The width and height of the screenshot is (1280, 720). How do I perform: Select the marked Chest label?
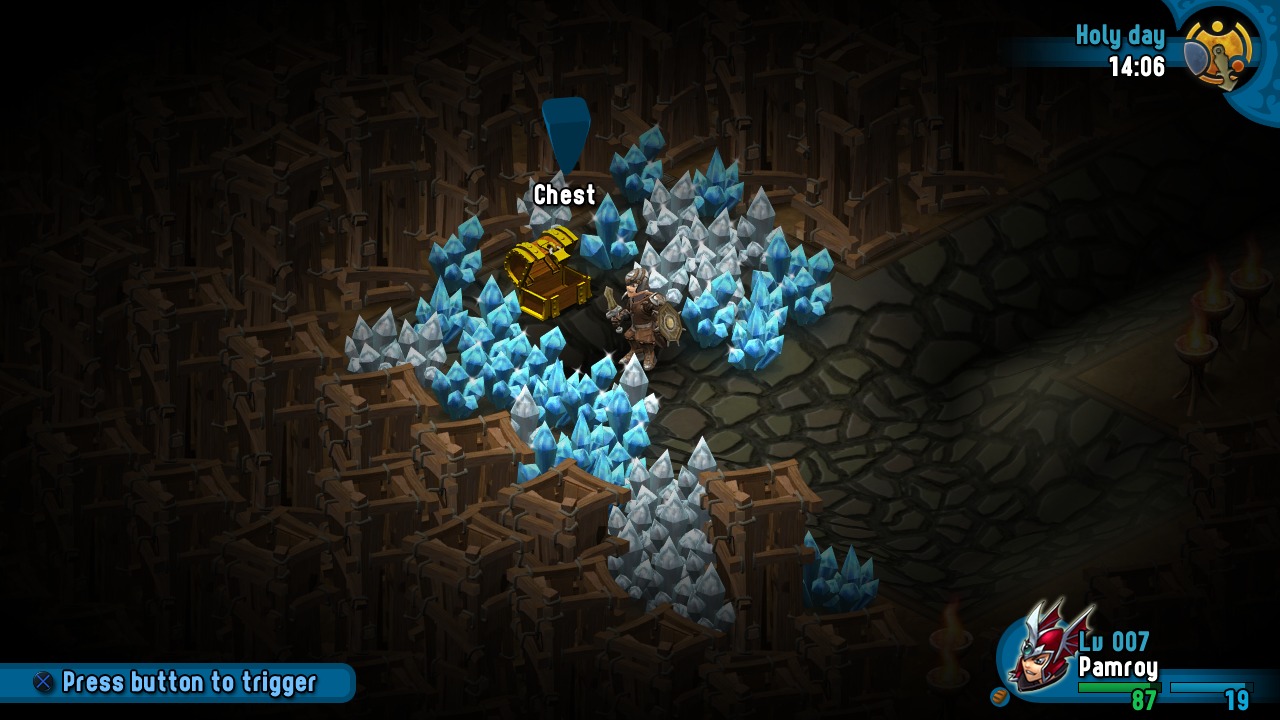pyautogui.click(x=564, y=195)
